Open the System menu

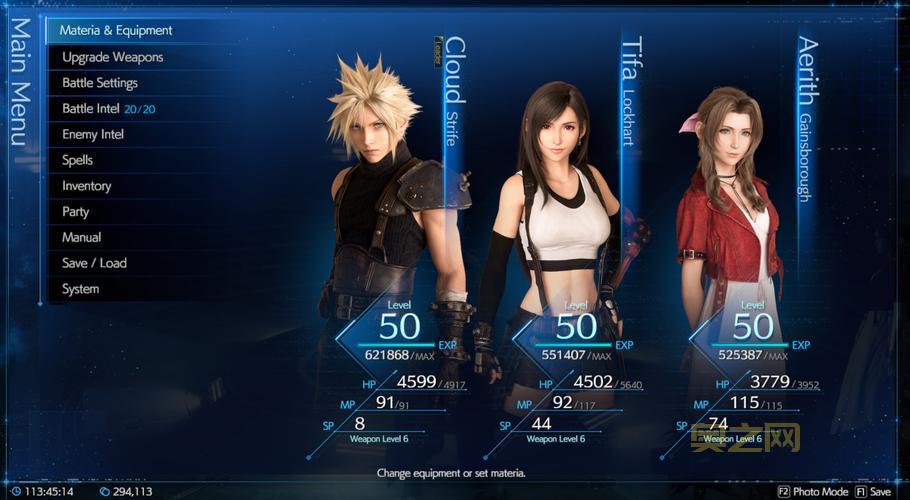pos(81,289)
